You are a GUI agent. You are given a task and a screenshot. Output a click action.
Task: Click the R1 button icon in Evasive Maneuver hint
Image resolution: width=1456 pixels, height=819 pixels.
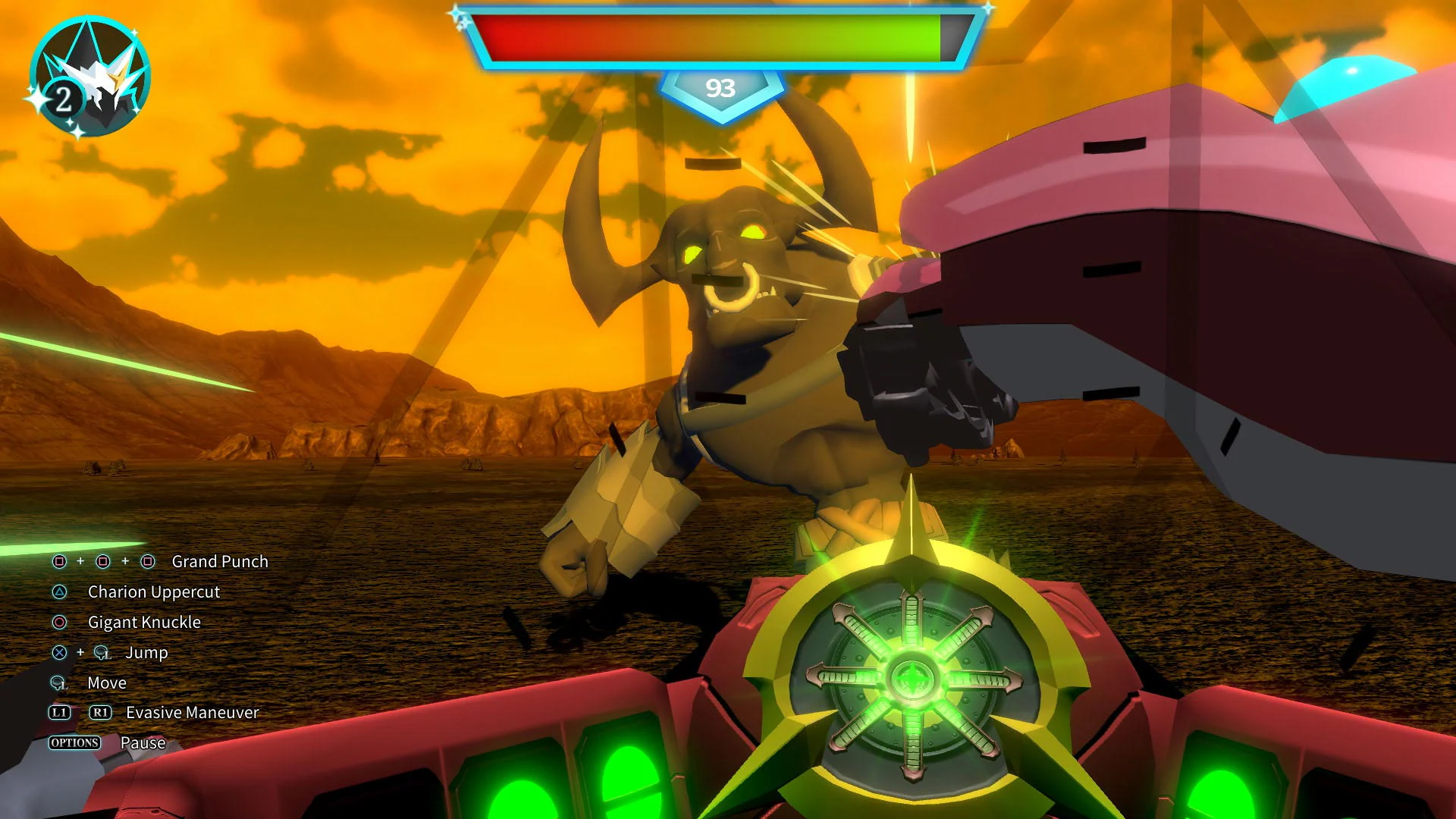pos(100,712)
